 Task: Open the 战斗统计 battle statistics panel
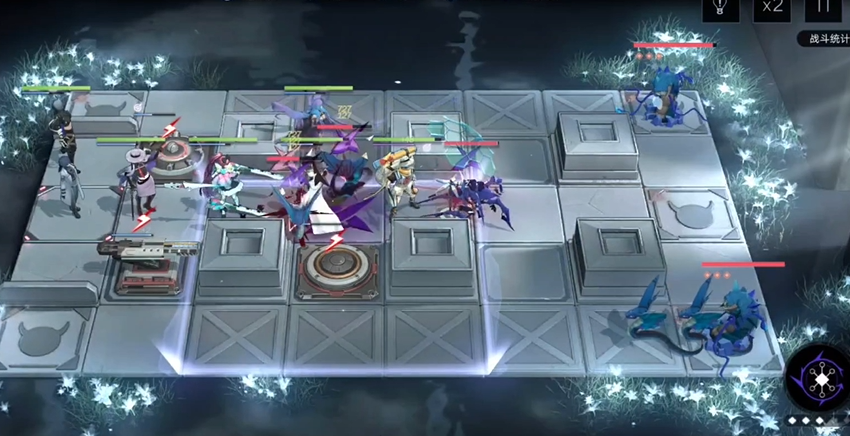pos(824,39)
